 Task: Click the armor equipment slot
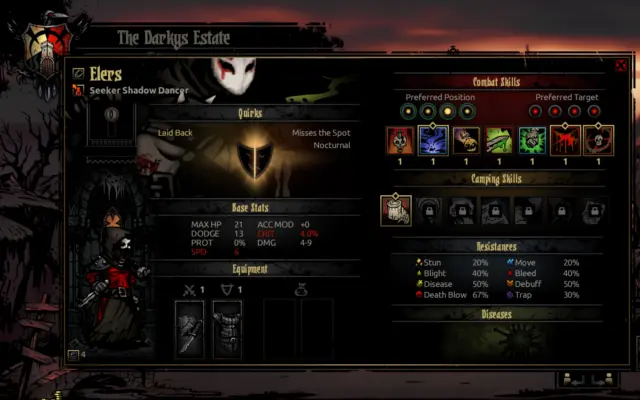click(227, 329)
